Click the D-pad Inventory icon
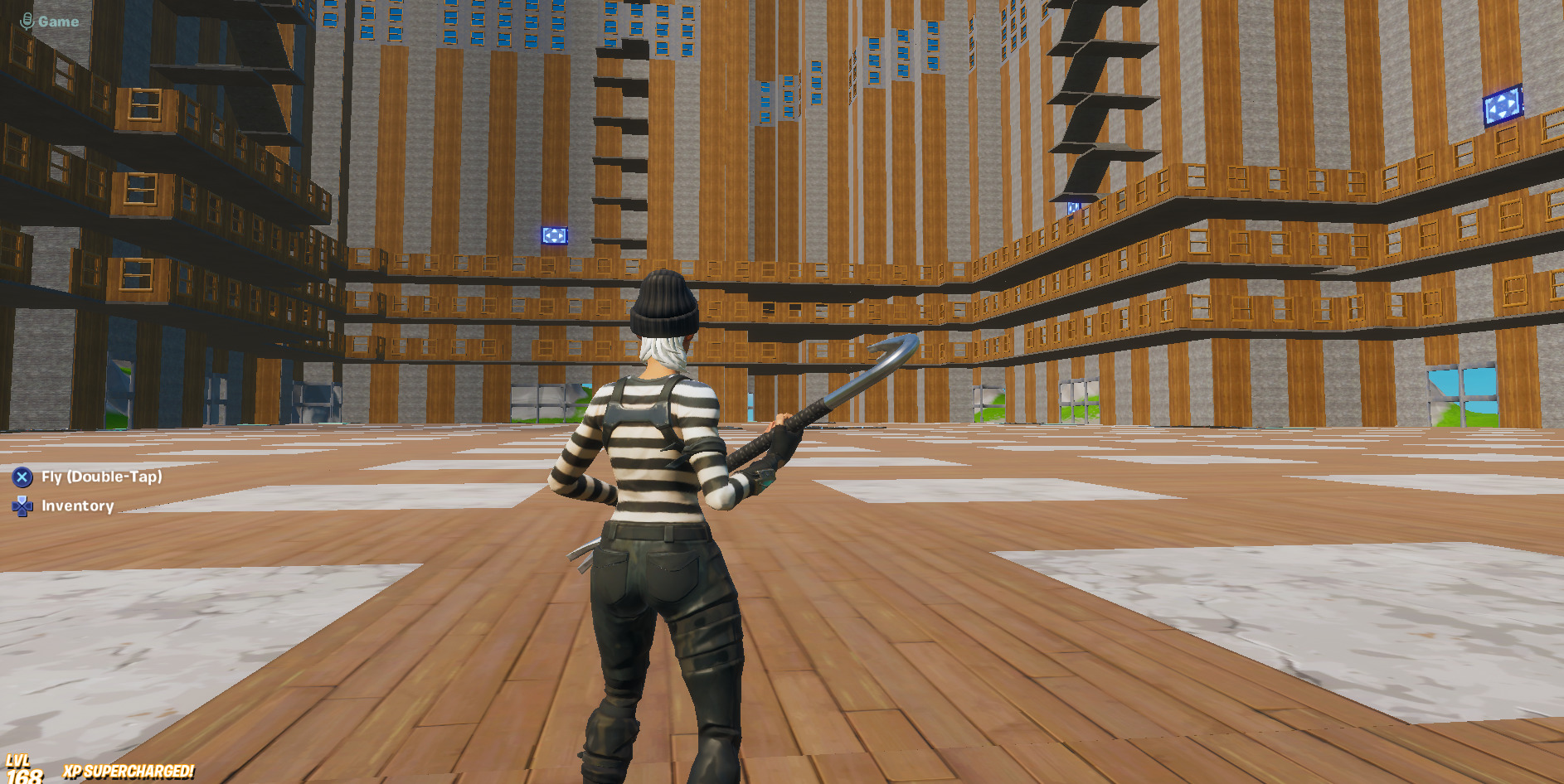The image size is (1564, 784). tap(21, 506)
